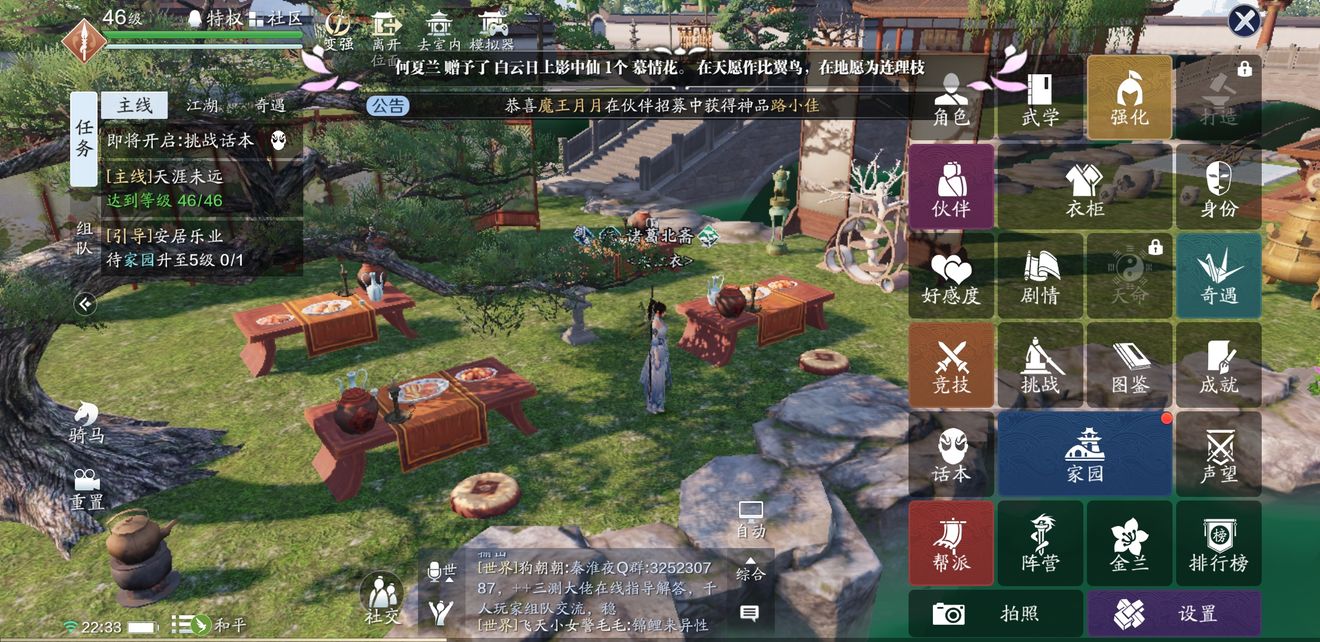Open the 家园 homestead menu

(x=1085, y=454)
